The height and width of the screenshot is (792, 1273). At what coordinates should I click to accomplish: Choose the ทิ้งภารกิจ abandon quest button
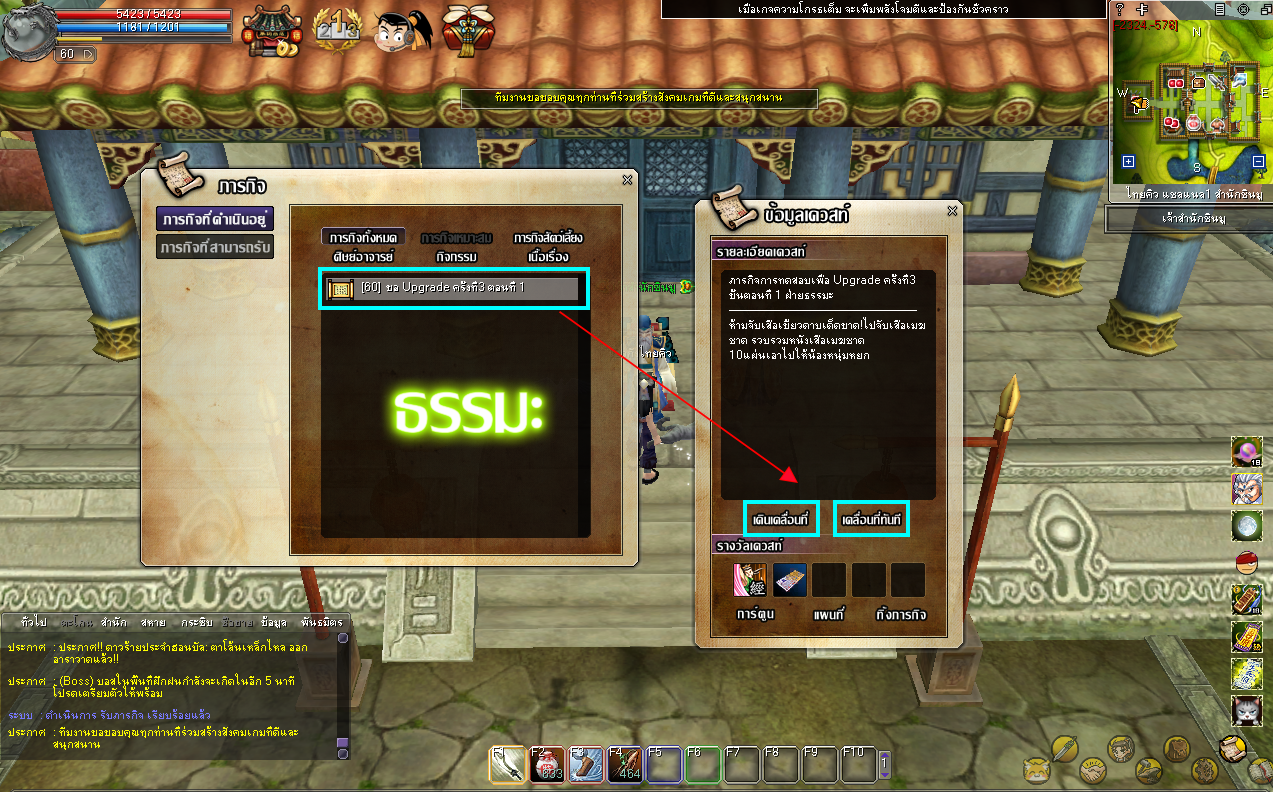[x=898, y=613]
